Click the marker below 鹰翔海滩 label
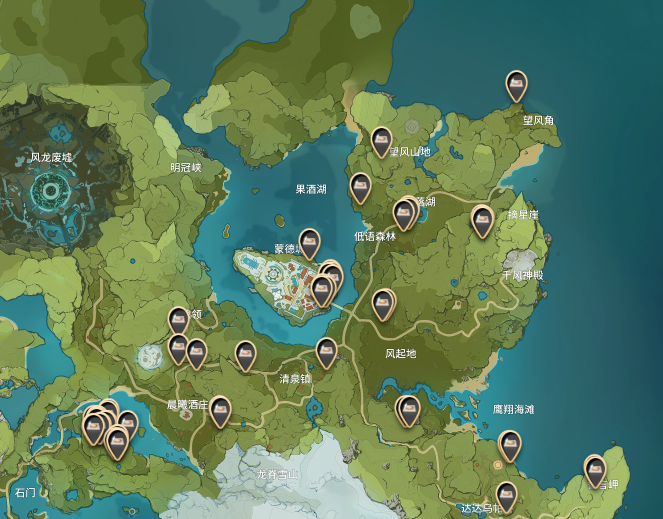 (x=510, y=444)
